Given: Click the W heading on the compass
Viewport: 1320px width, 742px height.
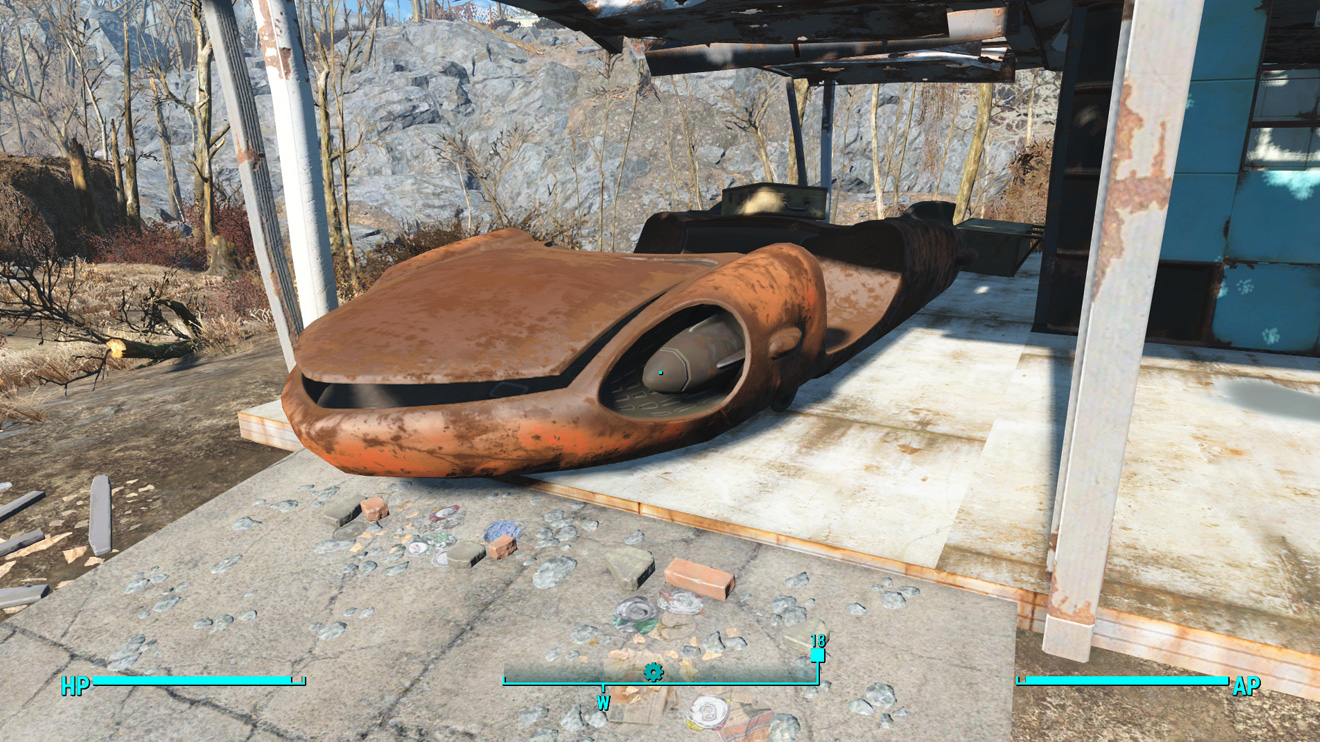Looking at the screenshot, I should tap(603, 703).
